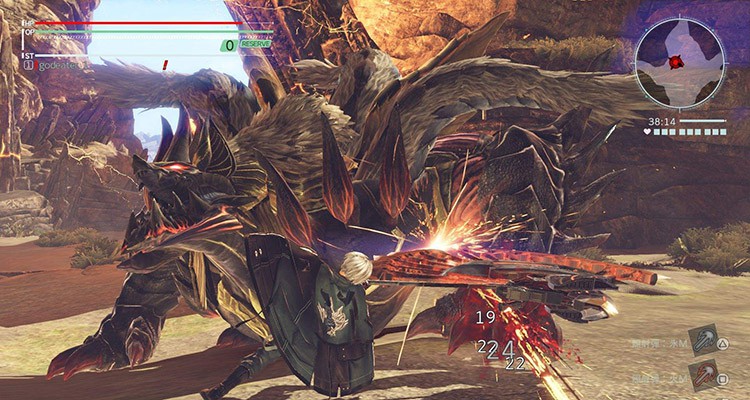Select the godeater player name tag
Viewport: 750px width, 400px height.
(57, 65)
